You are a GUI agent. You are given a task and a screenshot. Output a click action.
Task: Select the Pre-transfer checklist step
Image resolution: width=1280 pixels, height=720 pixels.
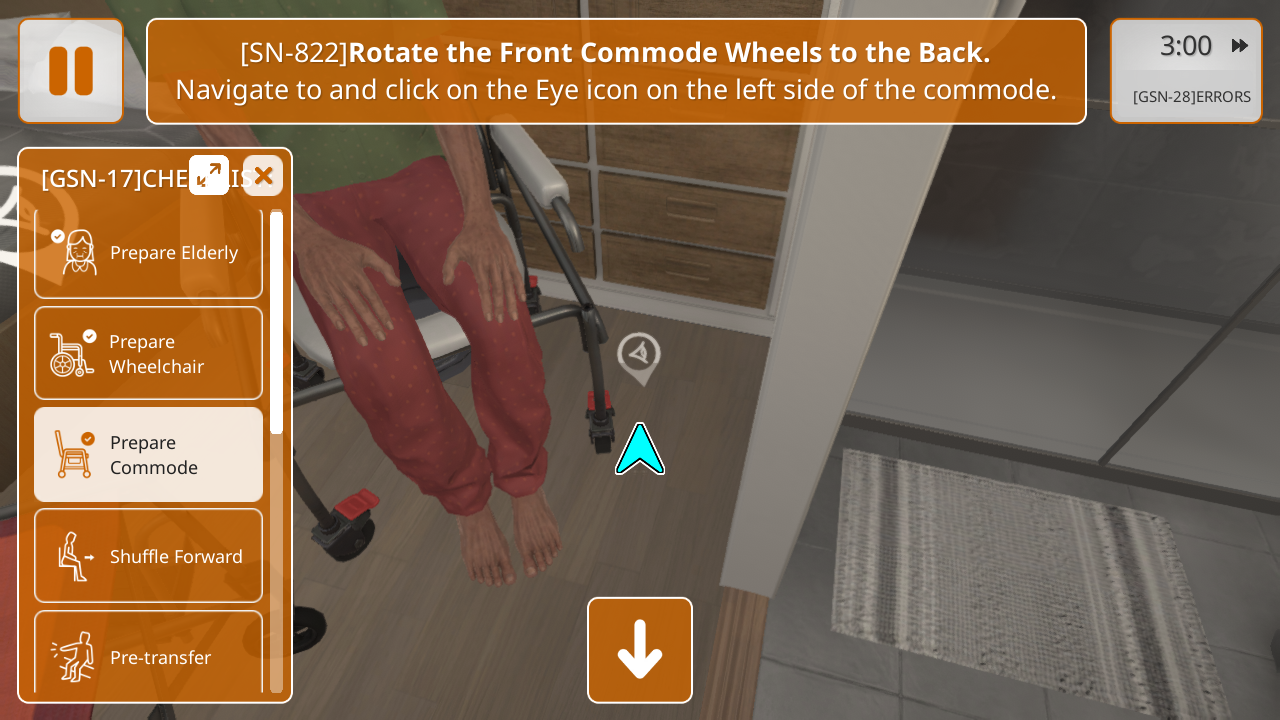point(148,655)
